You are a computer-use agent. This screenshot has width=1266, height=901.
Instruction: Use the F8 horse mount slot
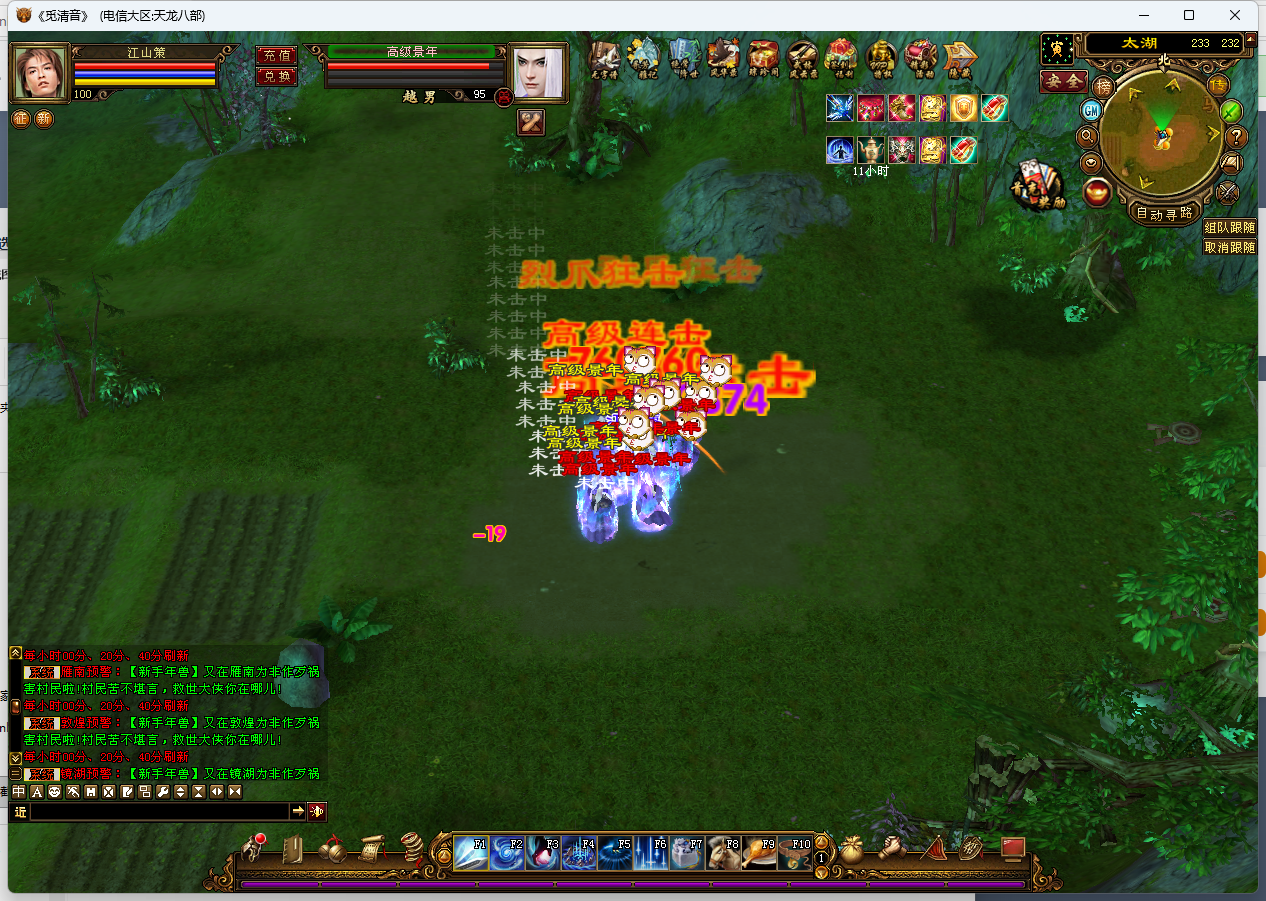[x=723, y=853]
